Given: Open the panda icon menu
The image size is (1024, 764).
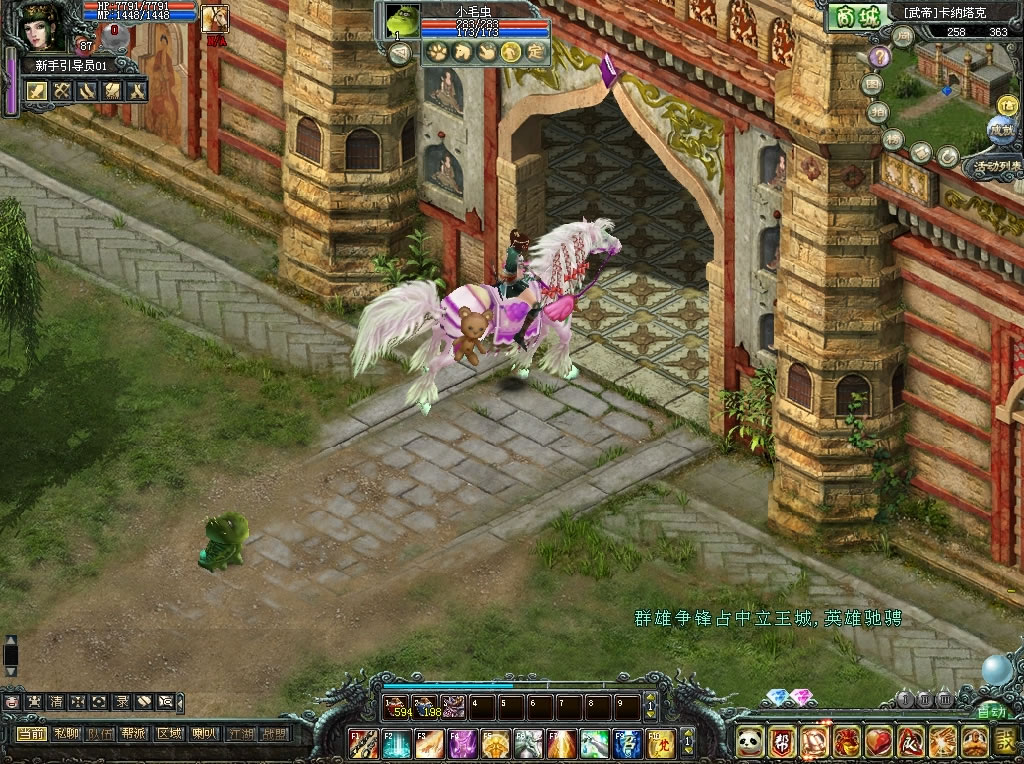Looking at the screenshot, I should coord(750,741).
